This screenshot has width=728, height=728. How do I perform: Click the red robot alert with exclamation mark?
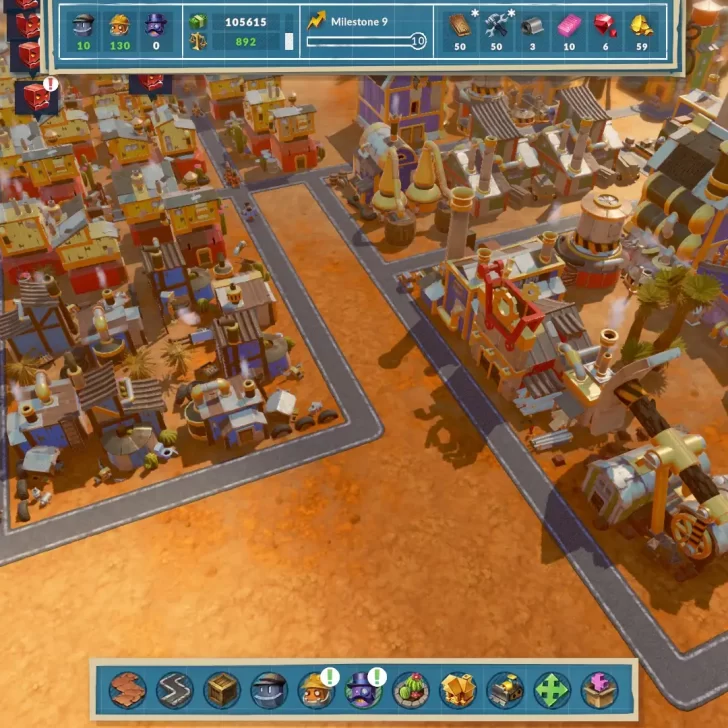(x=37, y=96)
